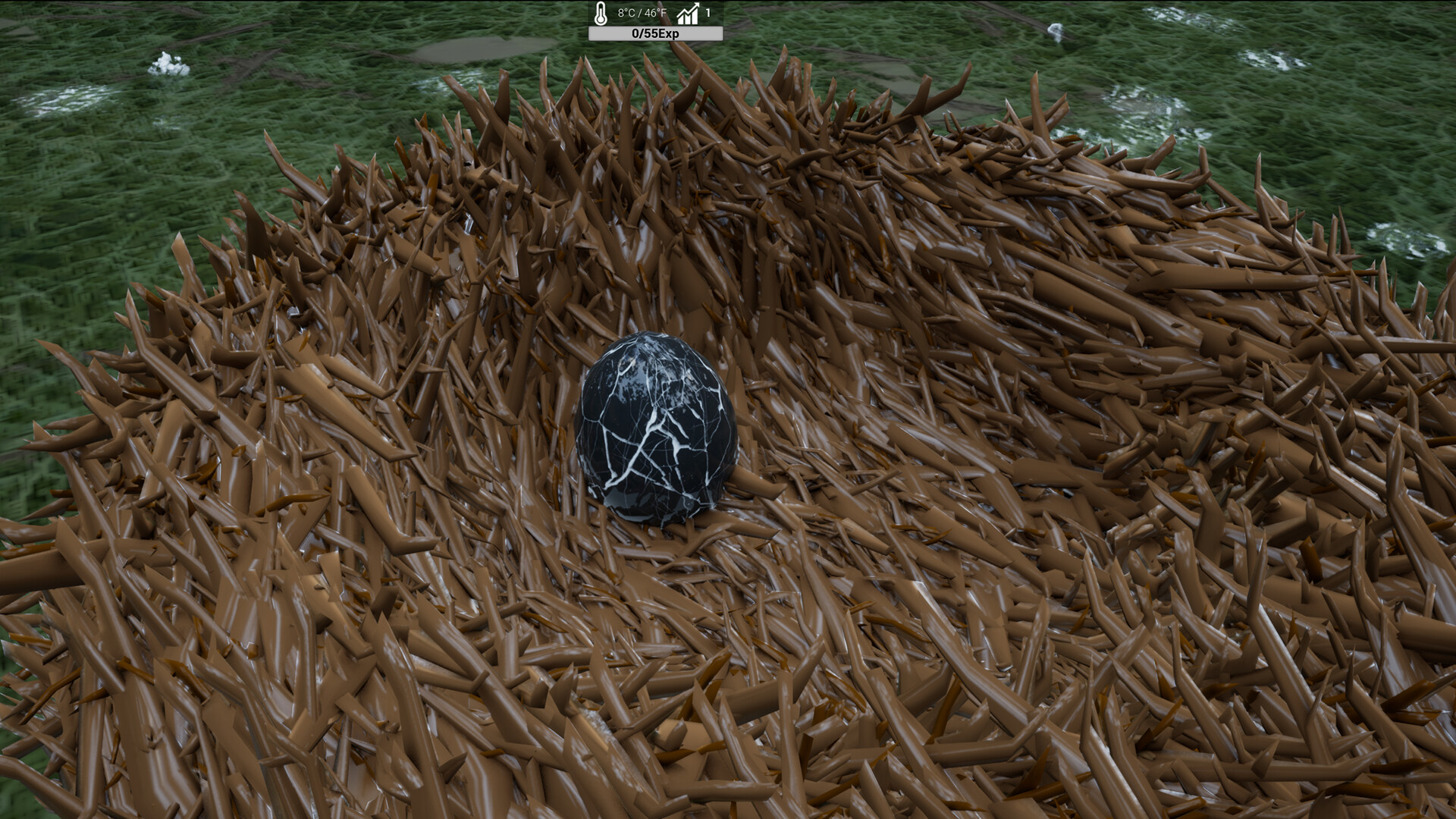The width and height of the screenshot is (1456, 819).
Task: Click the thermometer temperature icon
Action: pyautogui.click(x=600, y=14)
